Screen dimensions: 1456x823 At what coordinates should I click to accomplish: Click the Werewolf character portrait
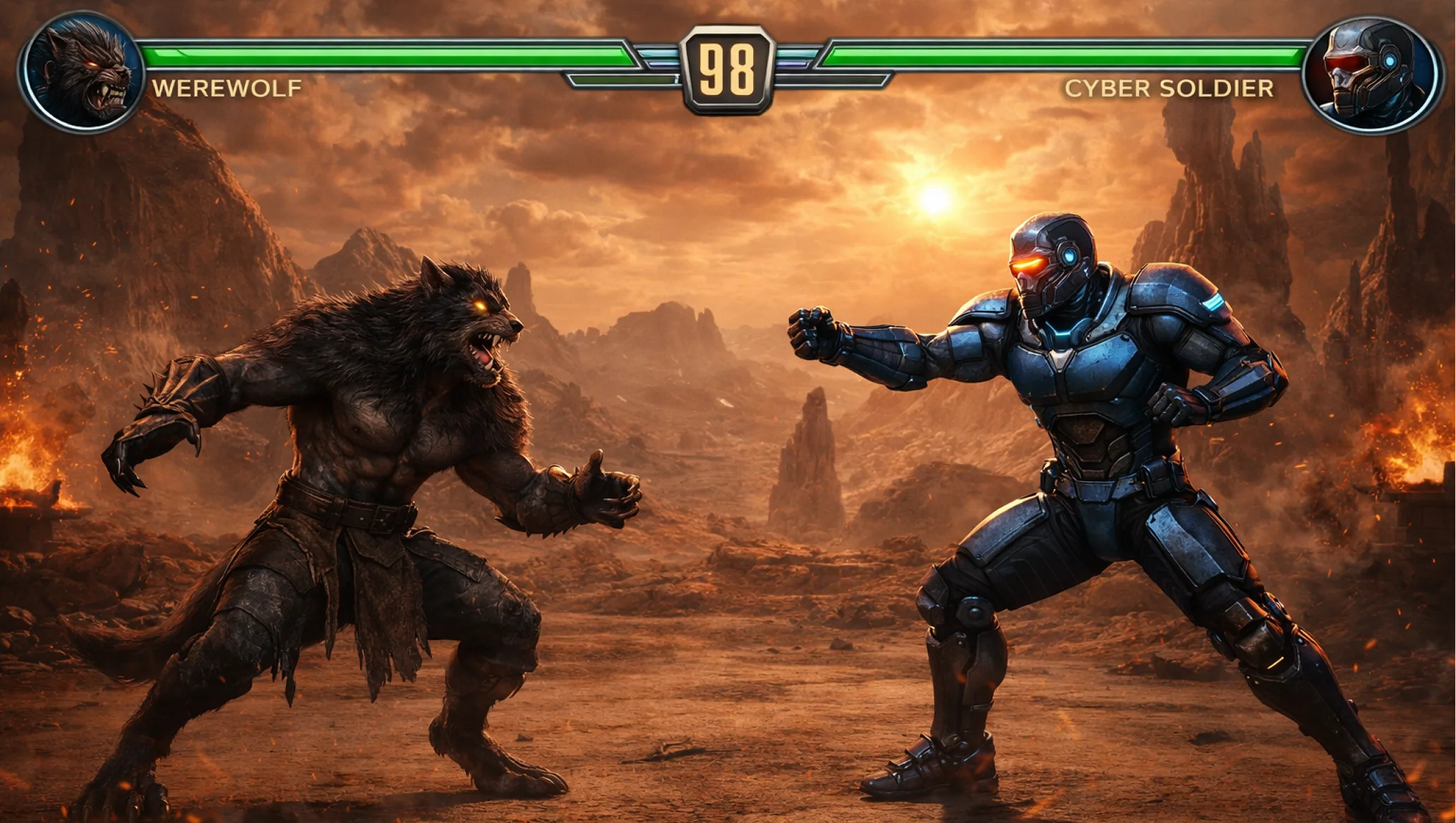point(81,72)
